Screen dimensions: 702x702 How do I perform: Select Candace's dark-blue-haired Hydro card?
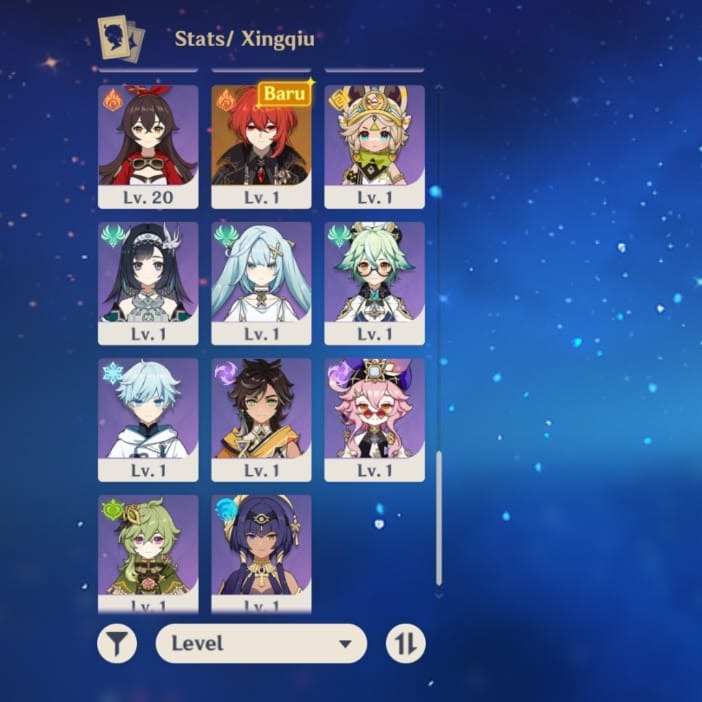261,552
